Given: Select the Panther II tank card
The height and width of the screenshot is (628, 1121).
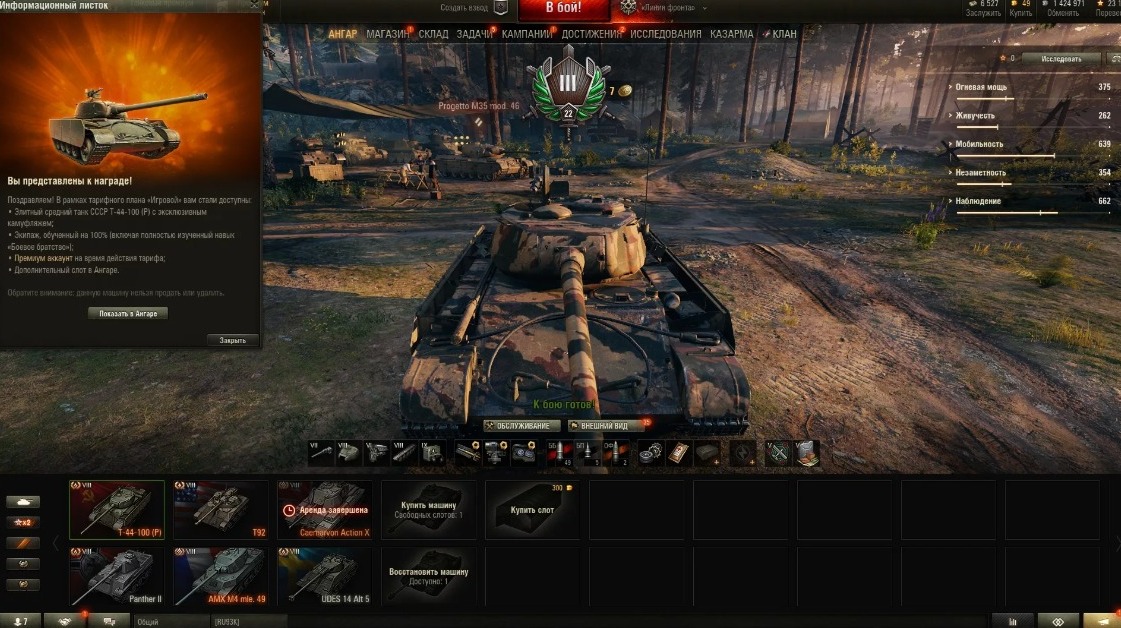Looking at the screenshot, I should (x=115, y=576).
